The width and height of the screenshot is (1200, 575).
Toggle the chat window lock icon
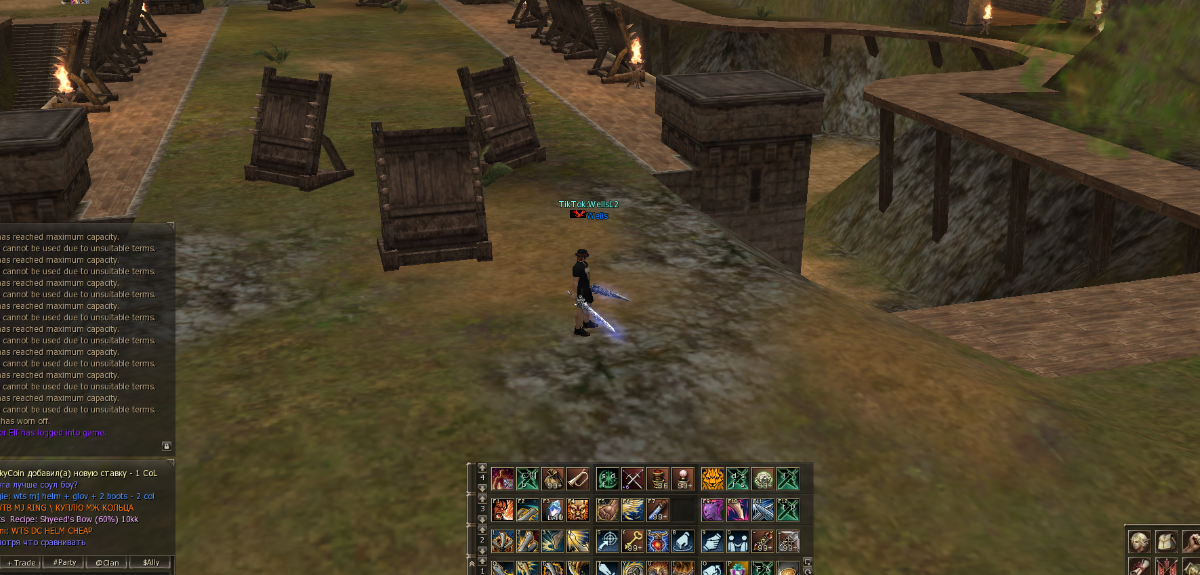pos(167,446)
